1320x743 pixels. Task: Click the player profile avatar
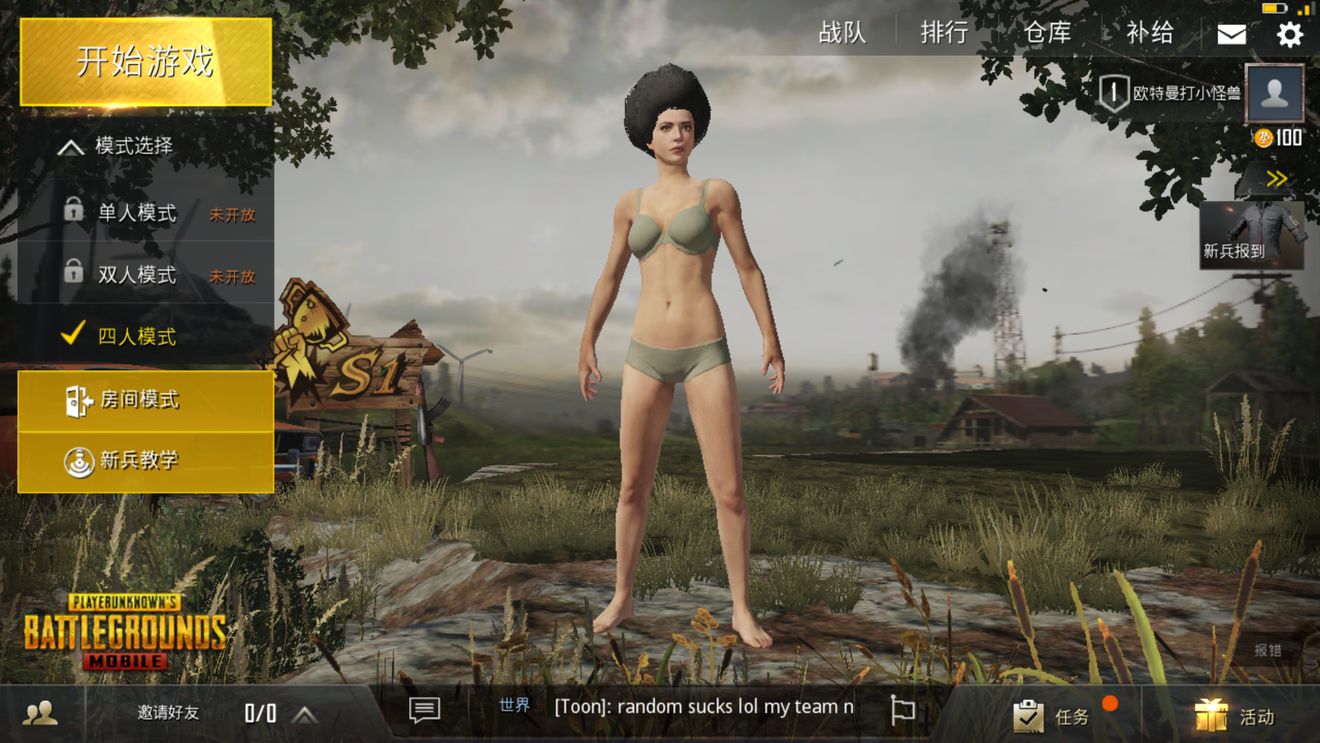tap(1275, 93)
